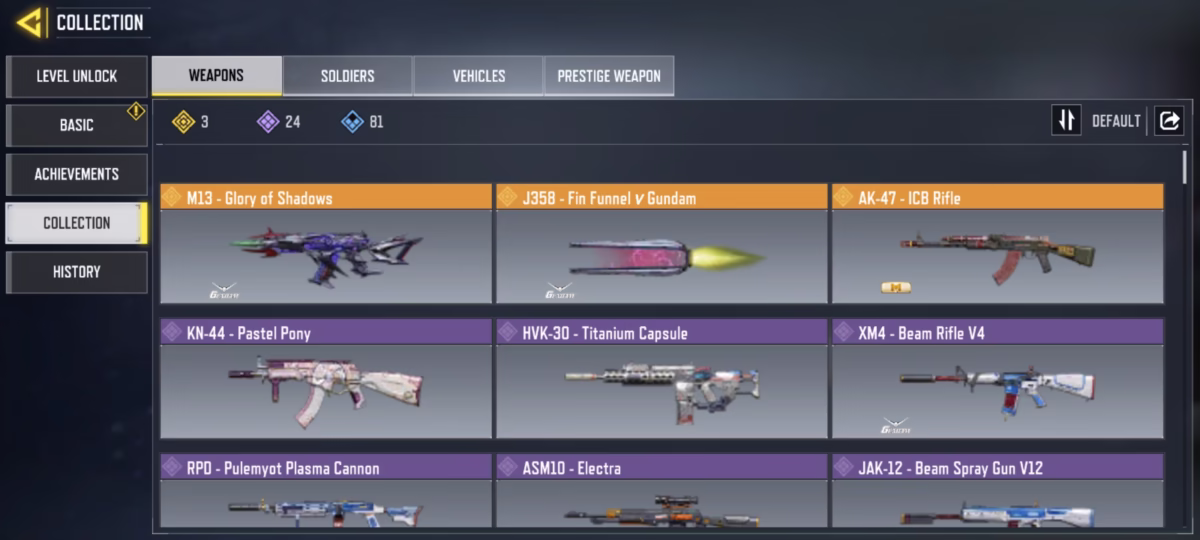Open the History section
Image resolution: width=1200 pixels, height=540 pixels.
(x=76, y=272)
